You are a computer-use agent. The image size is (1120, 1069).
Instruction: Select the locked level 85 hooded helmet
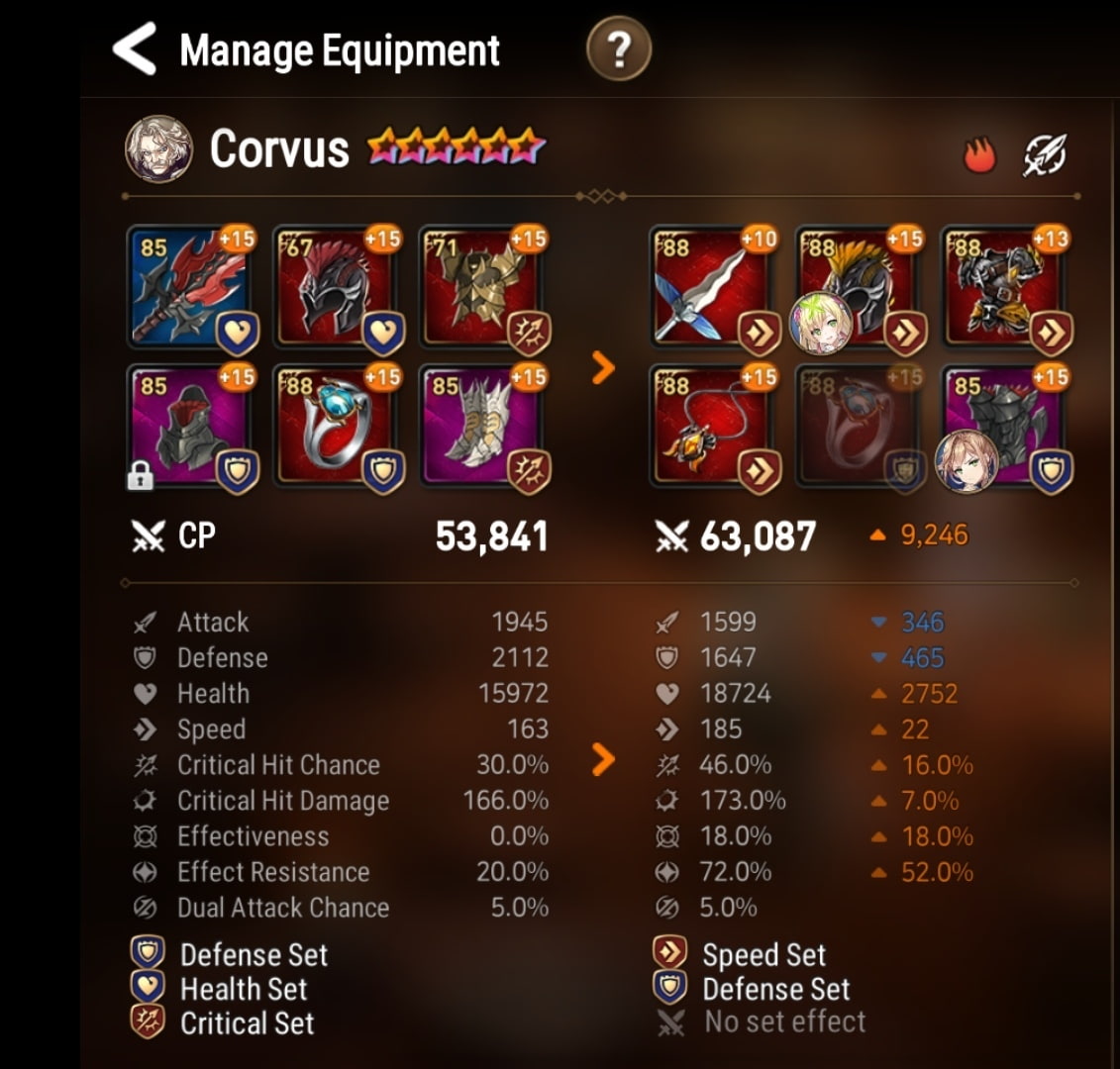coord(190,426)
